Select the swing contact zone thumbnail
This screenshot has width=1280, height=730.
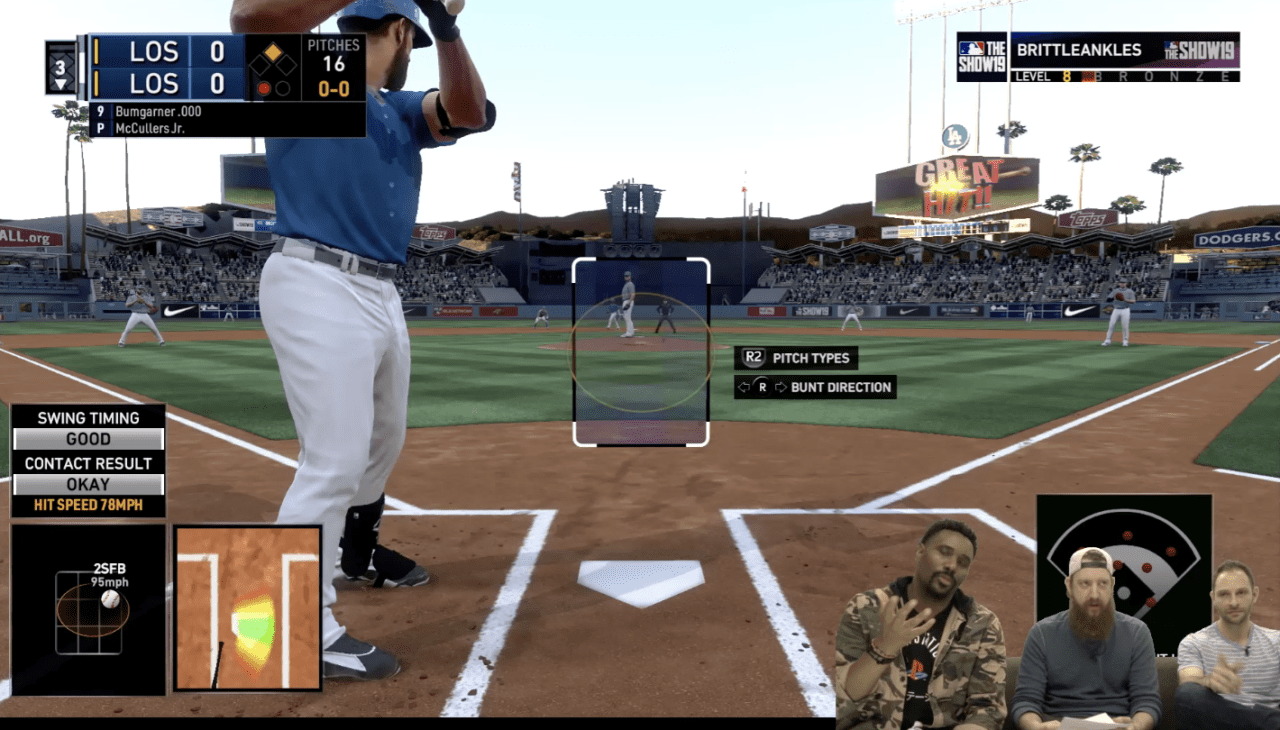[x=248, y=608]
